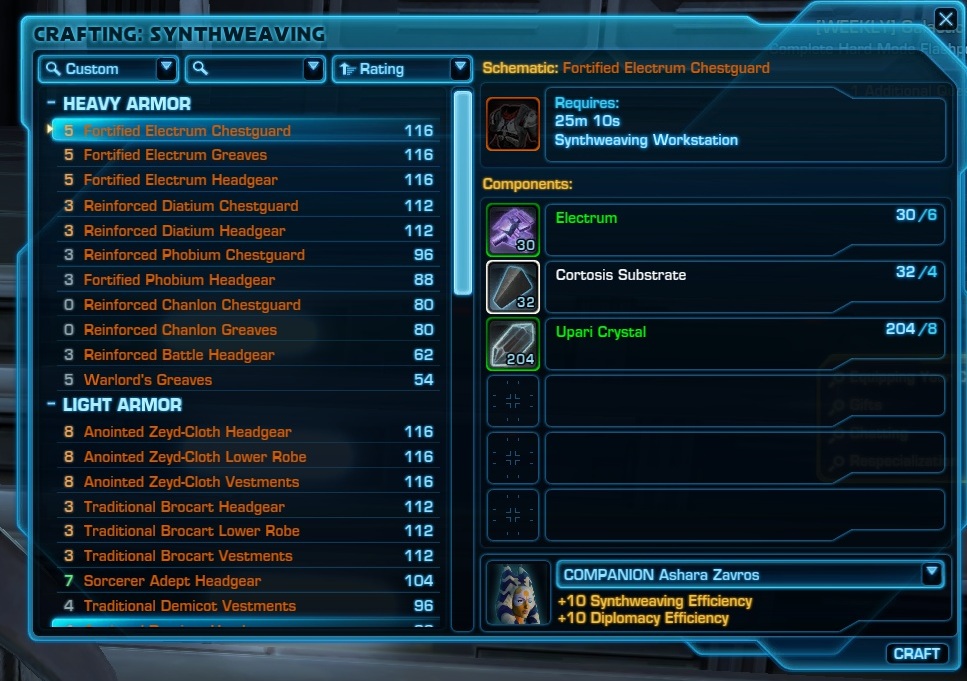Choose Reinforced Diatium Chestguard schematic
Screen dimensions: 967x681
tap(190, 205)
